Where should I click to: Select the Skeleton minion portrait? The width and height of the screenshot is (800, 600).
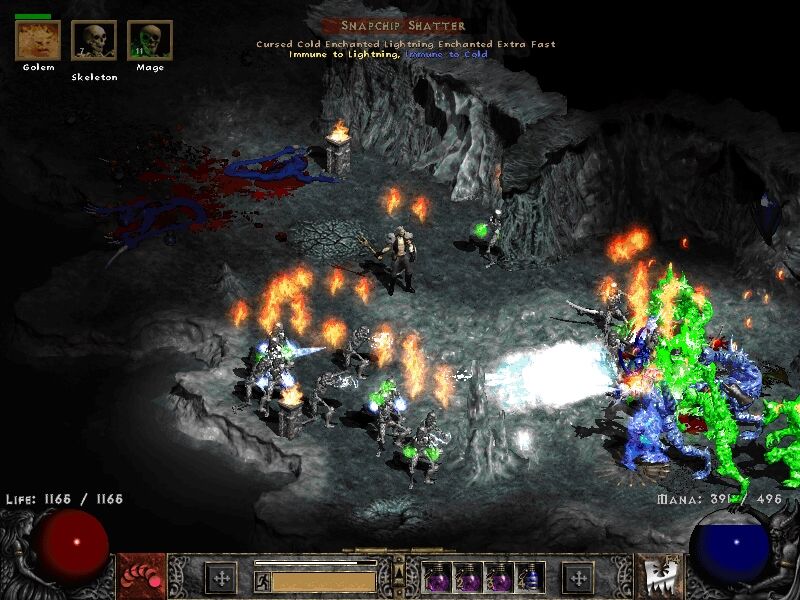pyautogui.click(x=93, y=41)
